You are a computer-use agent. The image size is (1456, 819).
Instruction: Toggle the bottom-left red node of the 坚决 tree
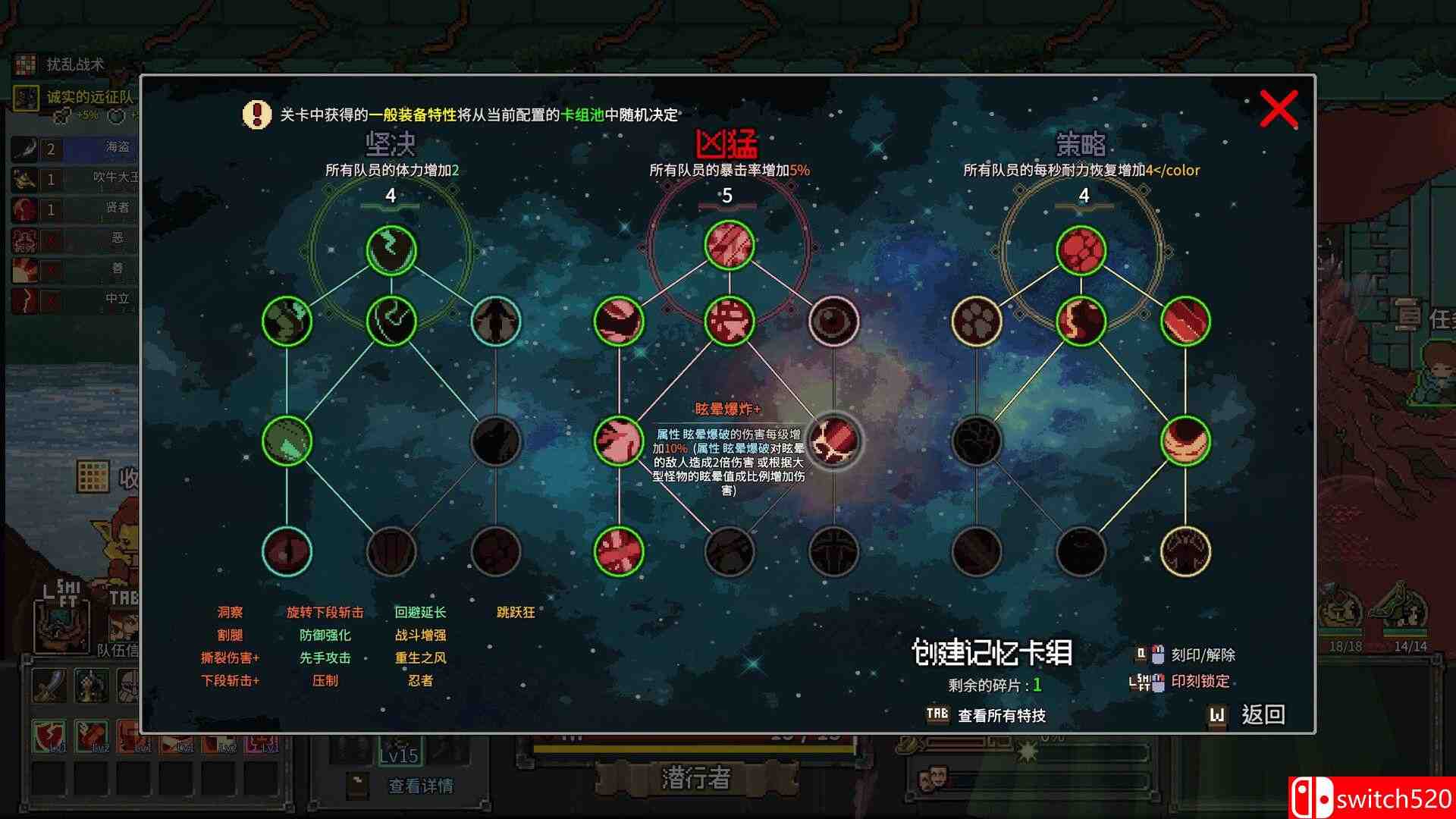click(286, 551)
